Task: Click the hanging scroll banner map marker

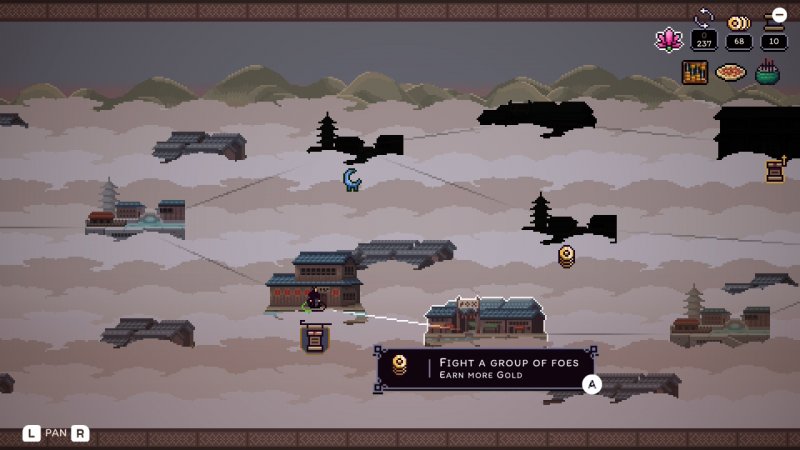Action: click(314, 336)
